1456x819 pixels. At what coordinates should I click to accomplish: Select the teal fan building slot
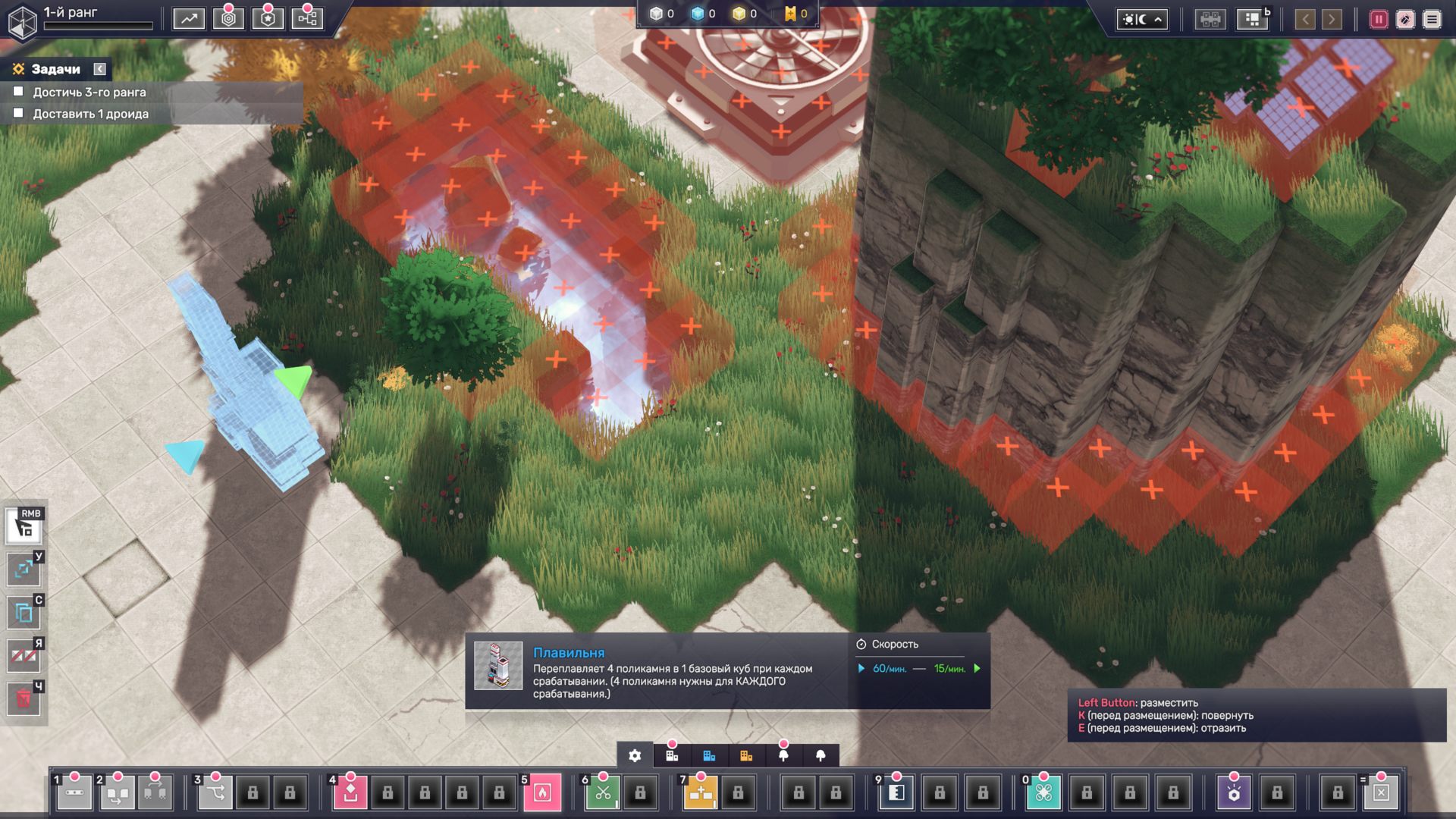pos(1043,792)
